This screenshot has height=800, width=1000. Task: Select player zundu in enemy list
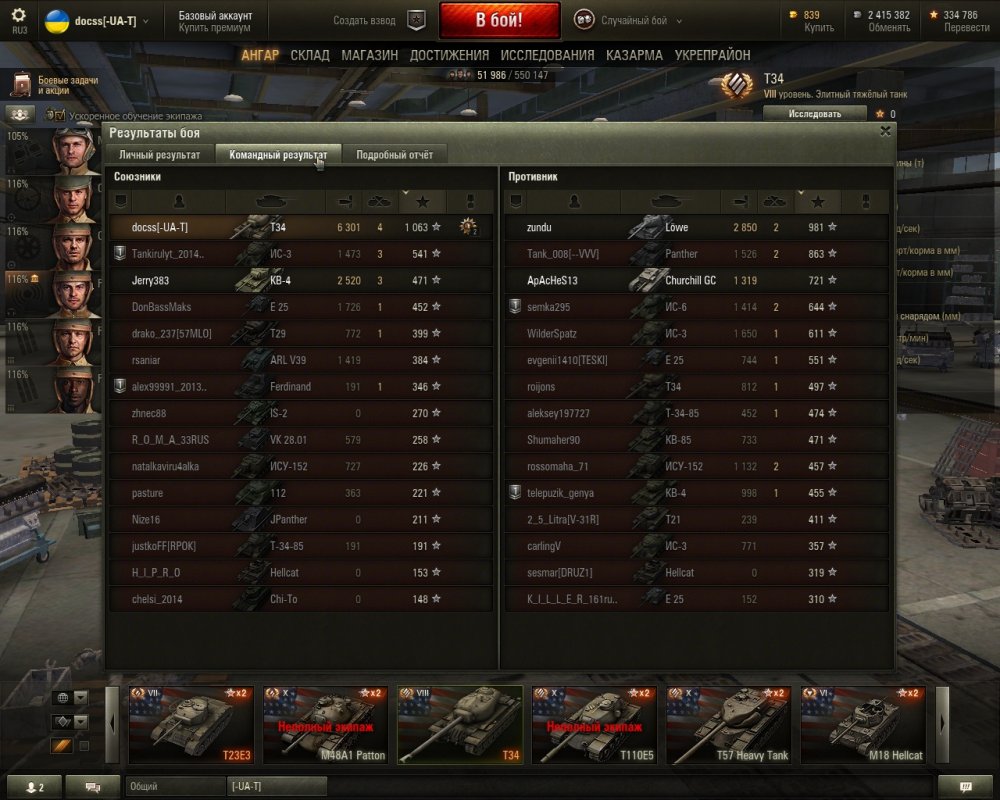(539, 228)
